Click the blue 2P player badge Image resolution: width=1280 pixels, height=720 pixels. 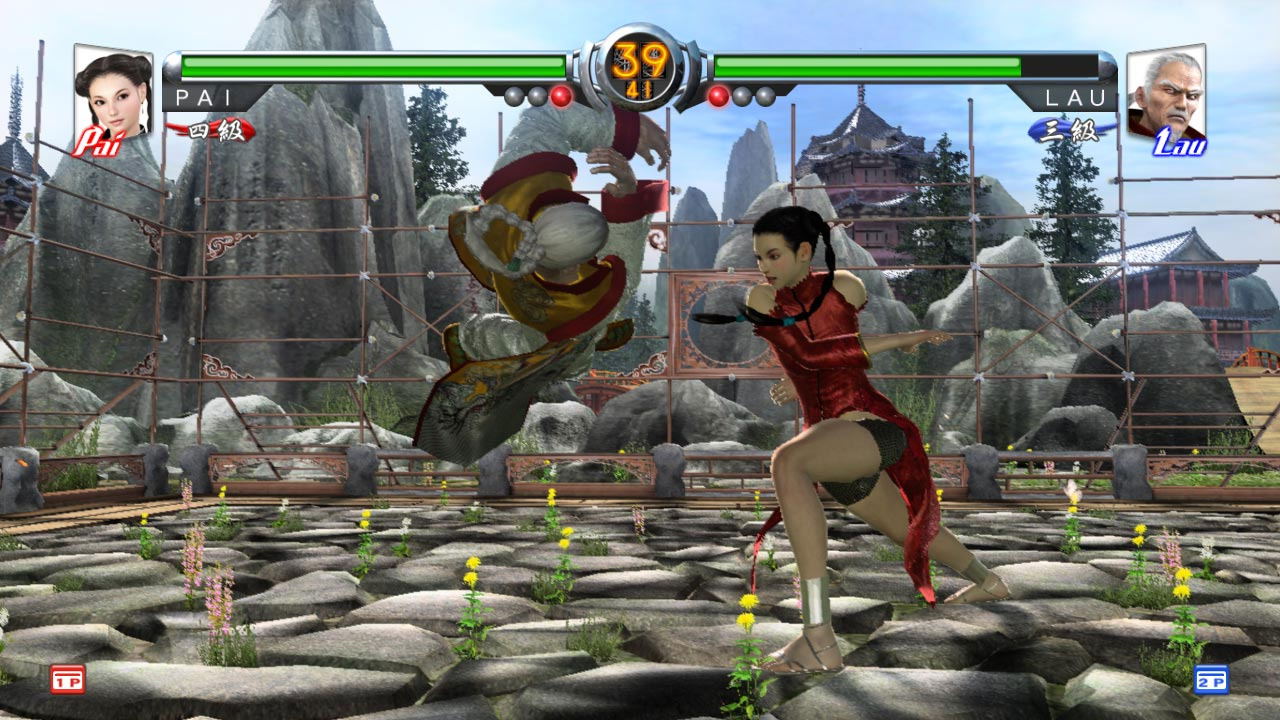coord(1211,679)
